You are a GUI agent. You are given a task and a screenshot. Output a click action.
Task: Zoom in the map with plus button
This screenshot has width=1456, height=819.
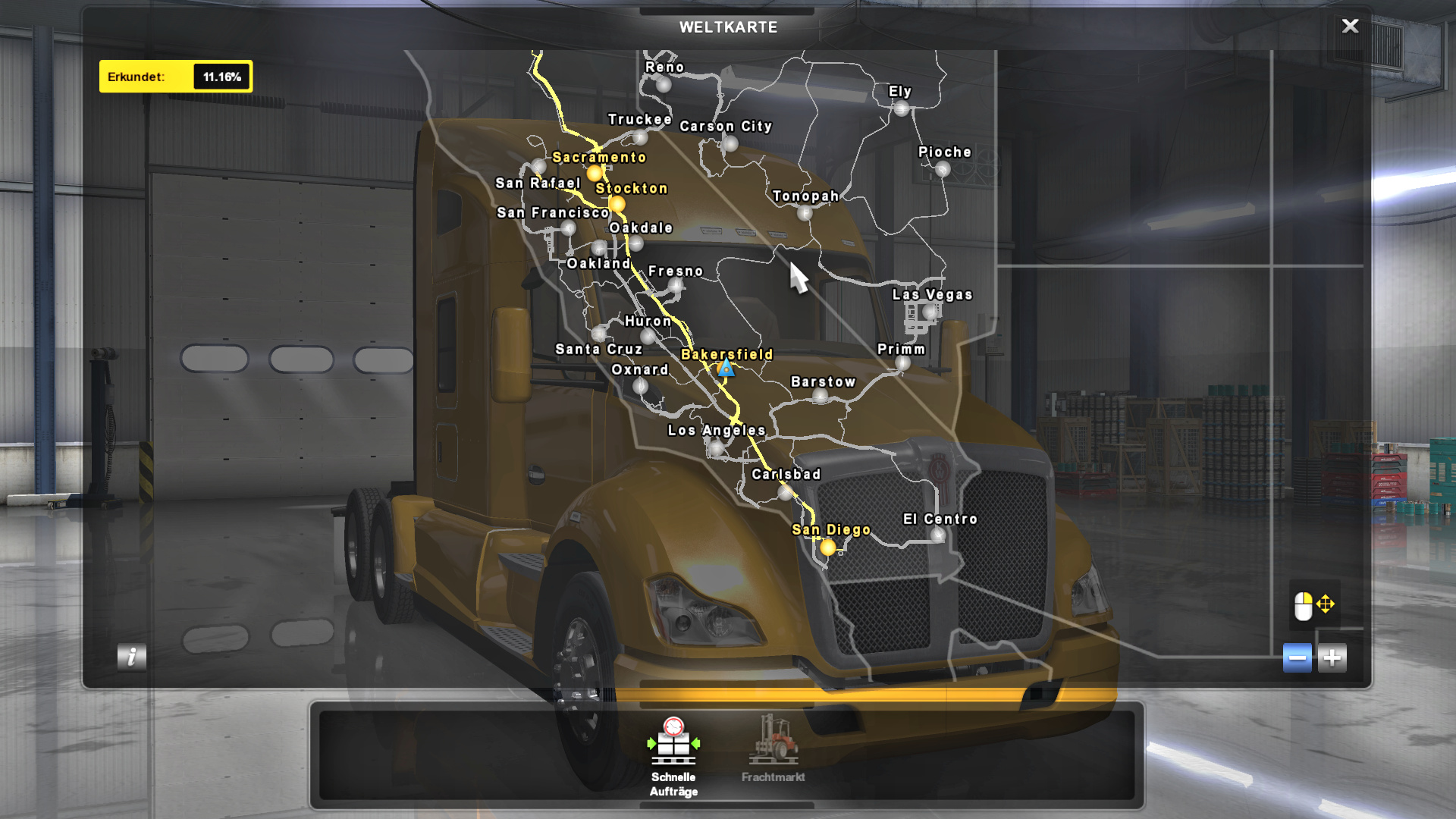pyautogui.click(x=1332, y=657)
